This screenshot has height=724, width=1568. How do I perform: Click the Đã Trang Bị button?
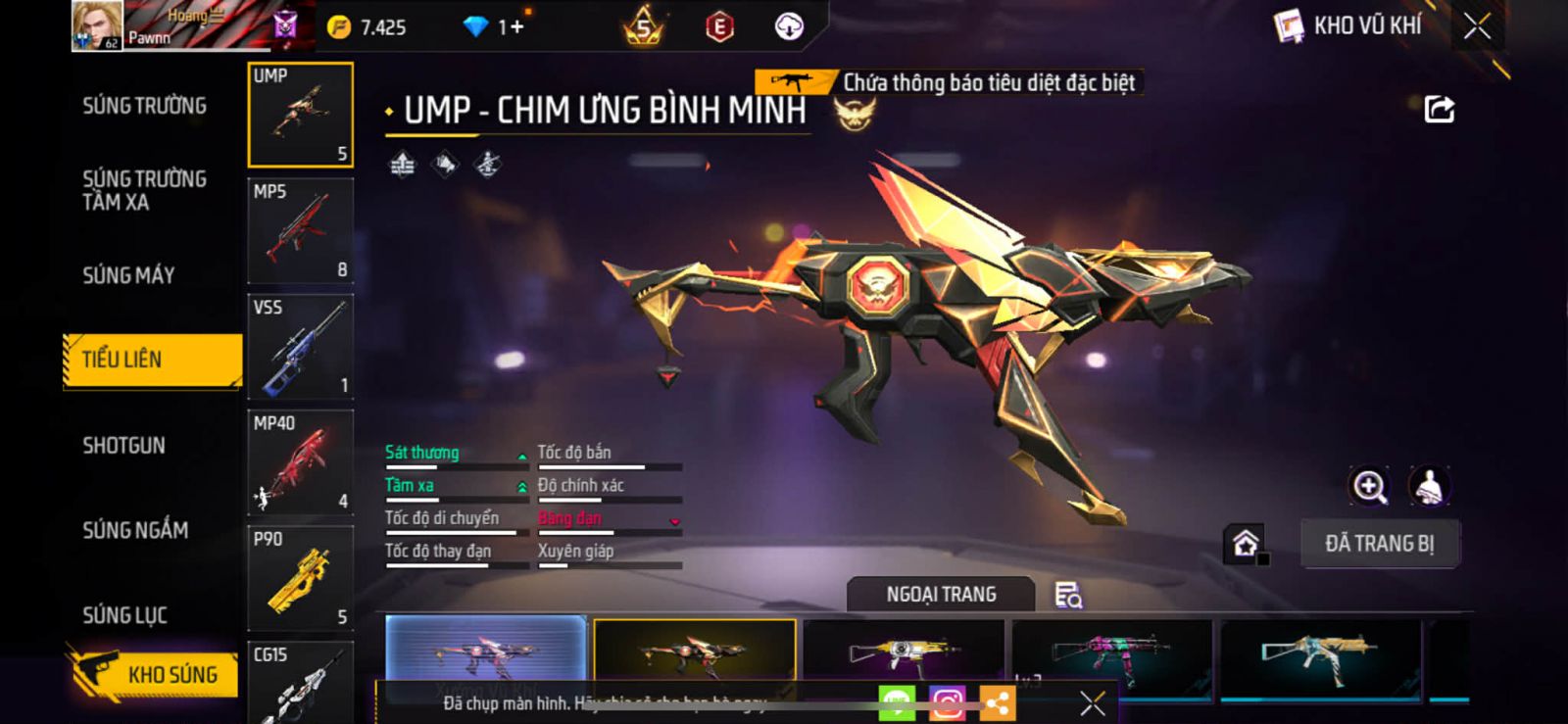click(x=1380, y=544)
